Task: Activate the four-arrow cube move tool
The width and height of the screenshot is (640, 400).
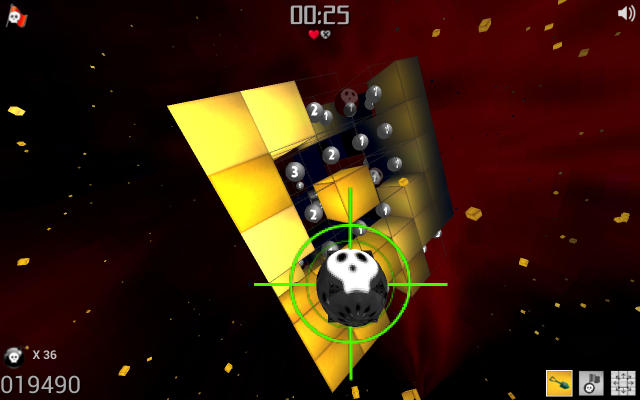Action: pyautogui.click(x=623, y=383)
